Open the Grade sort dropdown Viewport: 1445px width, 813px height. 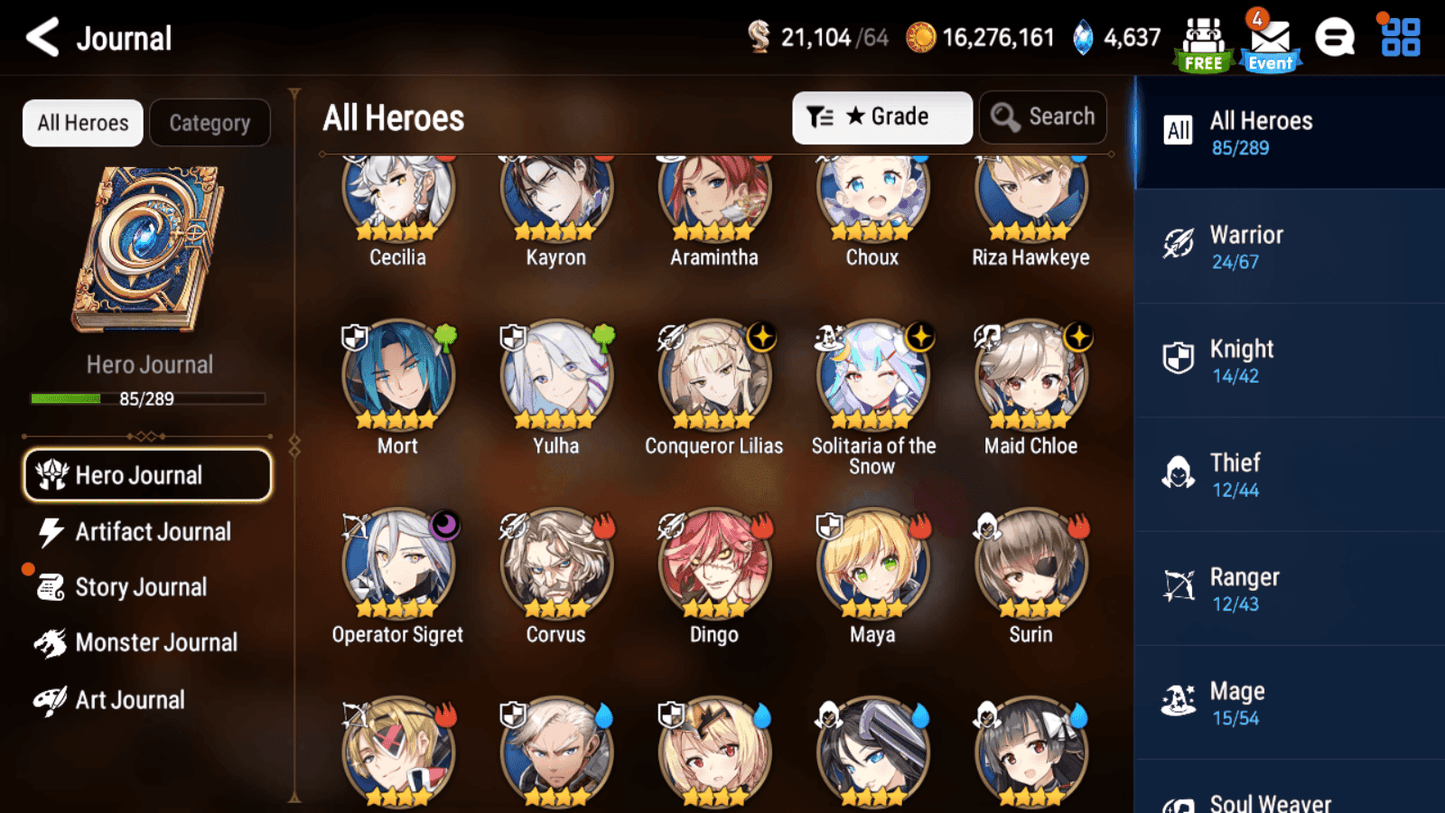pyautogui.click(x=882, y=117)
